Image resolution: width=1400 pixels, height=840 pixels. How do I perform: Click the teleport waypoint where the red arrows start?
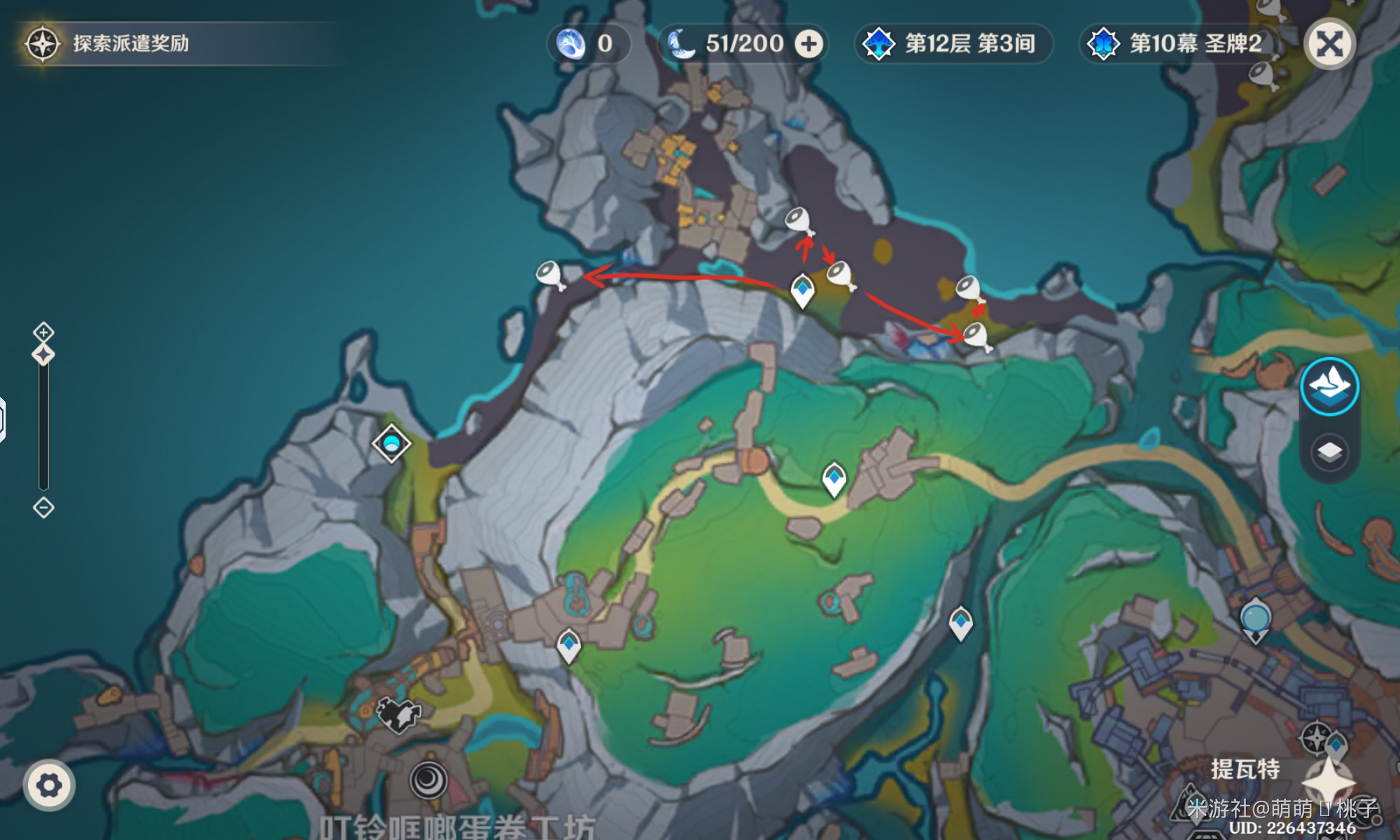pos(802,289)
